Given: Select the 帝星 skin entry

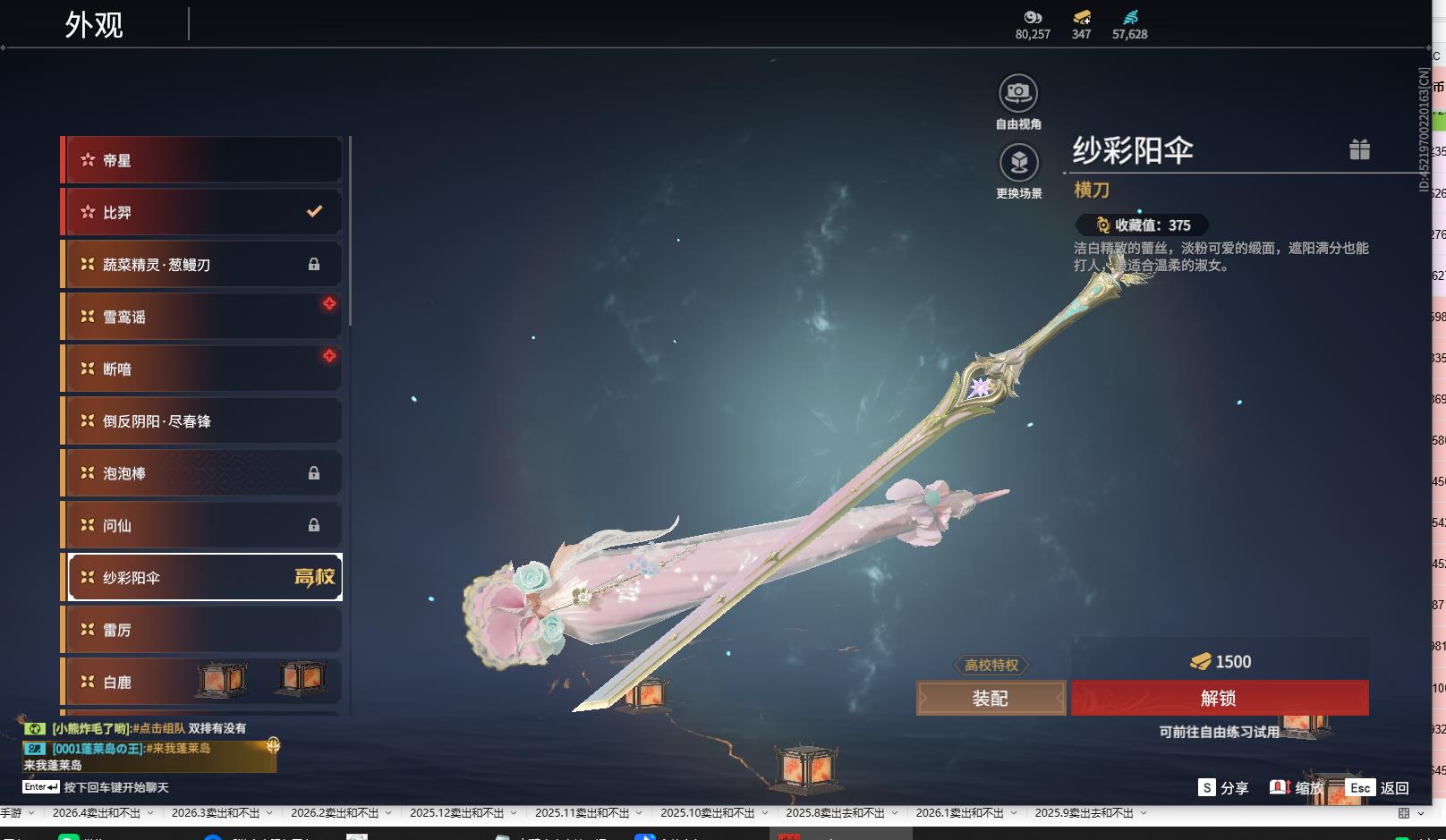Looking at the screenshot, I should [202, 160].
